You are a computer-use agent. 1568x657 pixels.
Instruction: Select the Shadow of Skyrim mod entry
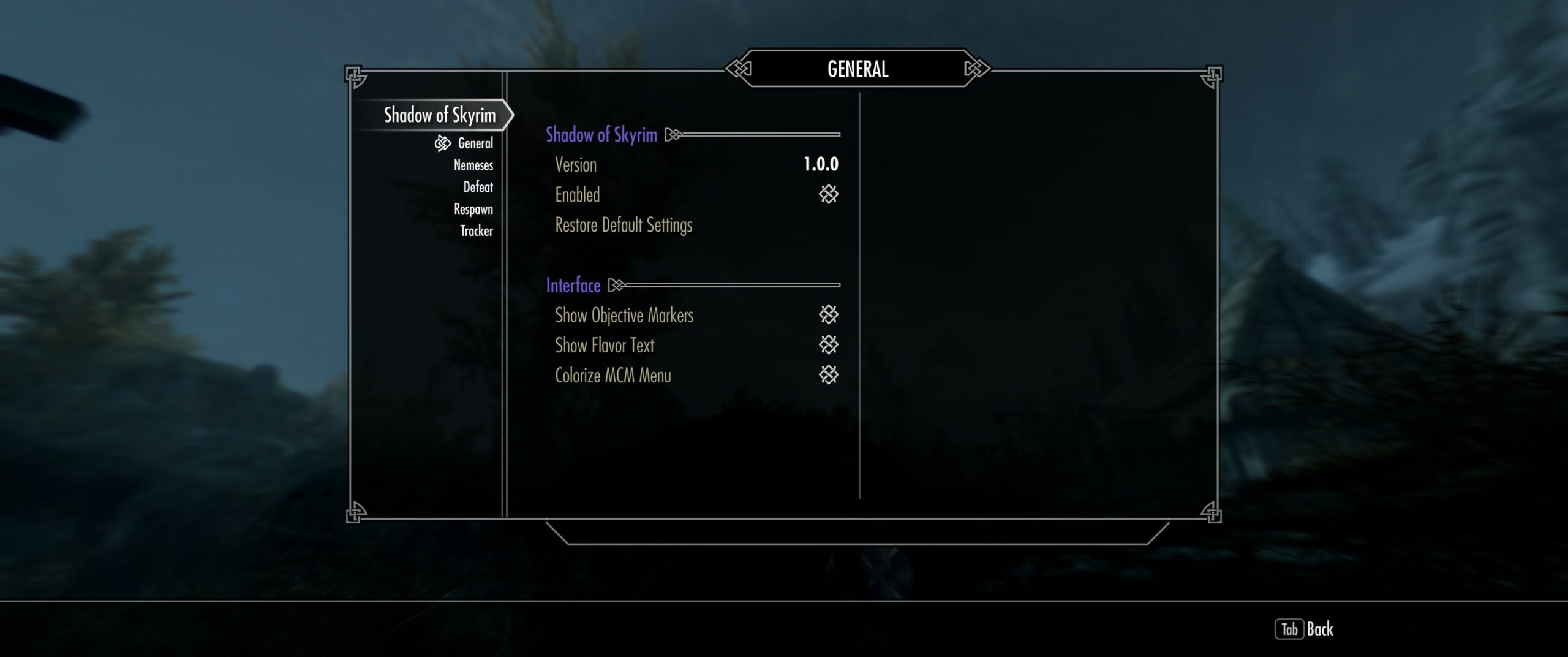pos(439,115)
